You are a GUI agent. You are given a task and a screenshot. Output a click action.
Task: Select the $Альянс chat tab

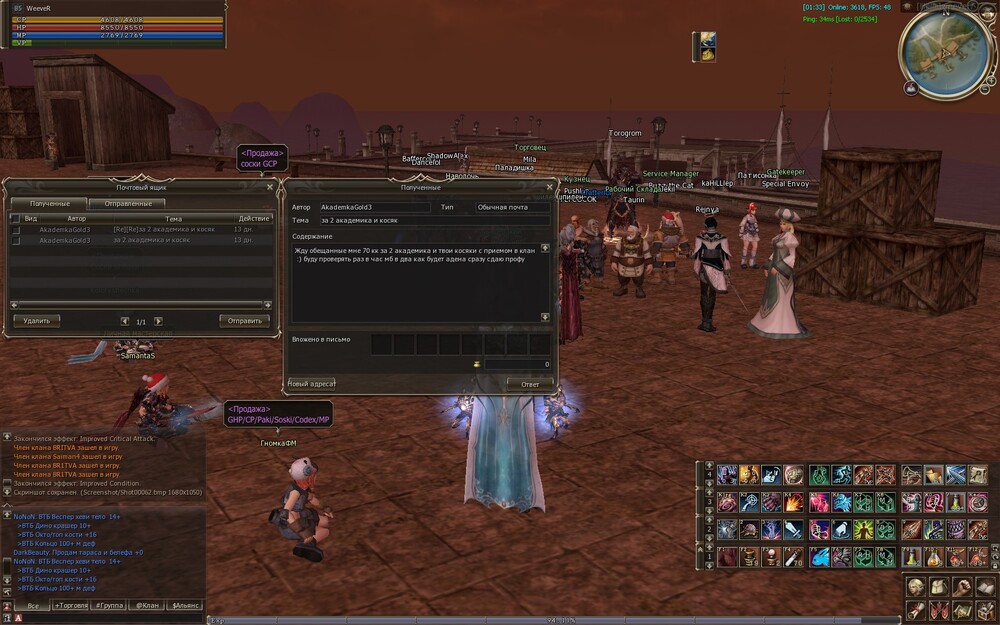[x=185, y=605]
